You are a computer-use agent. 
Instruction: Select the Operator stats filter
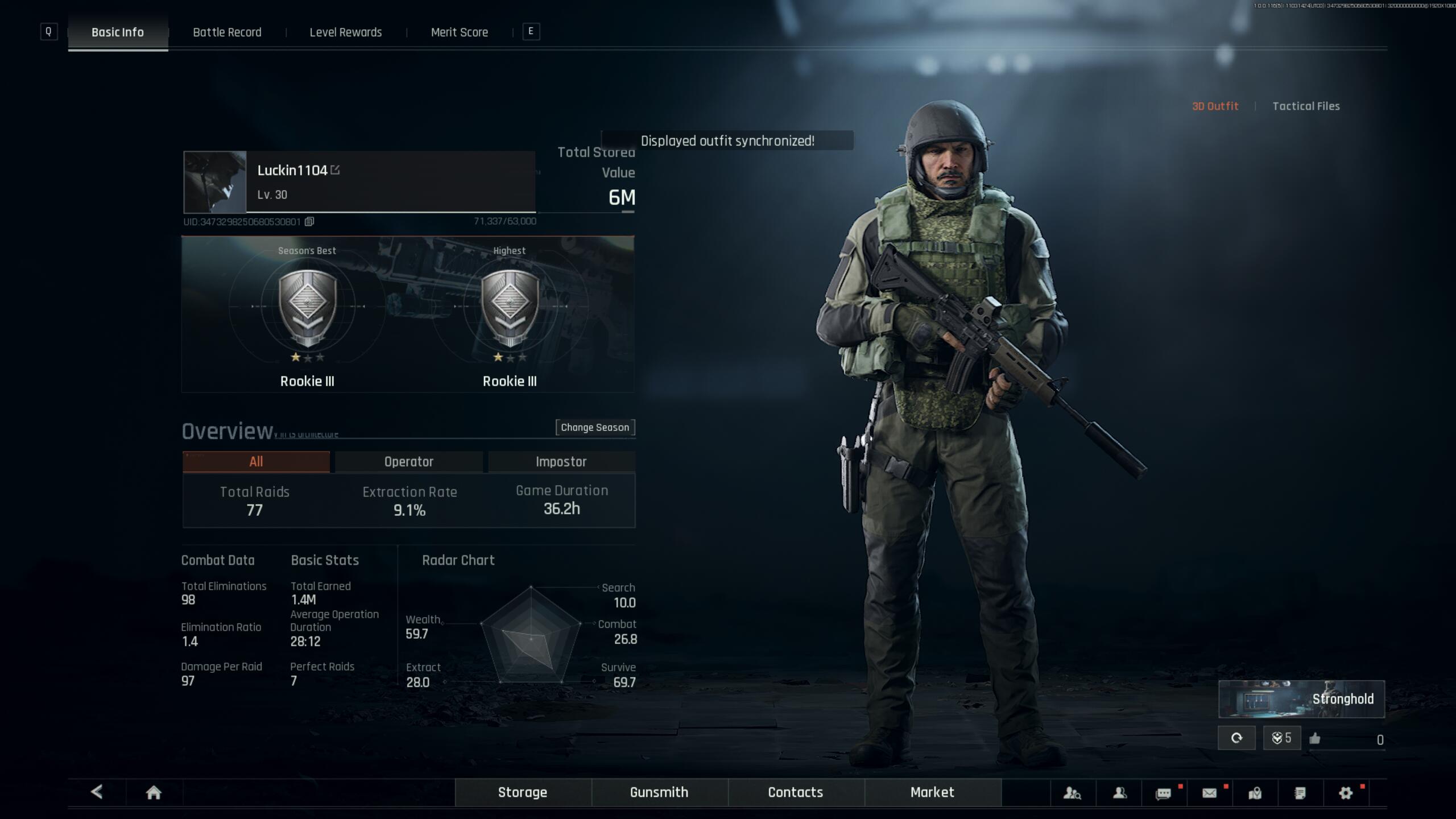point(408,461)
